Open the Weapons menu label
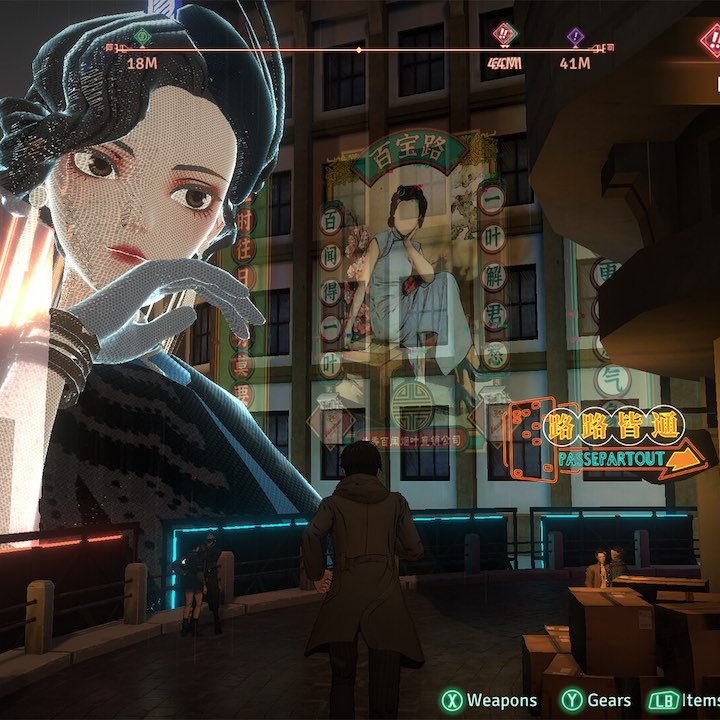 tap(501, 701)
